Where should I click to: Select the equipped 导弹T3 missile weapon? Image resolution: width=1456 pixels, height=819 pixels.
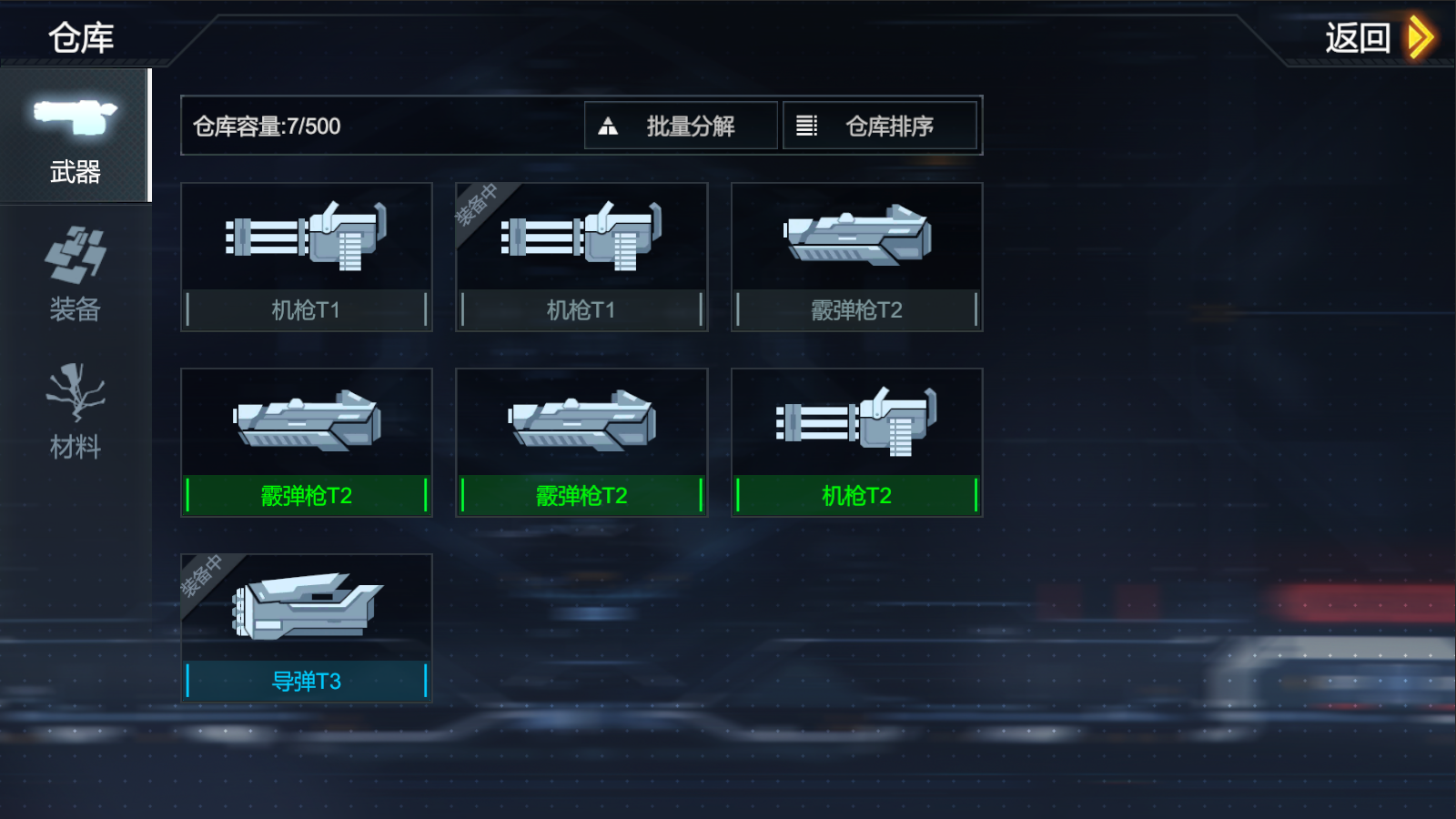306,626
